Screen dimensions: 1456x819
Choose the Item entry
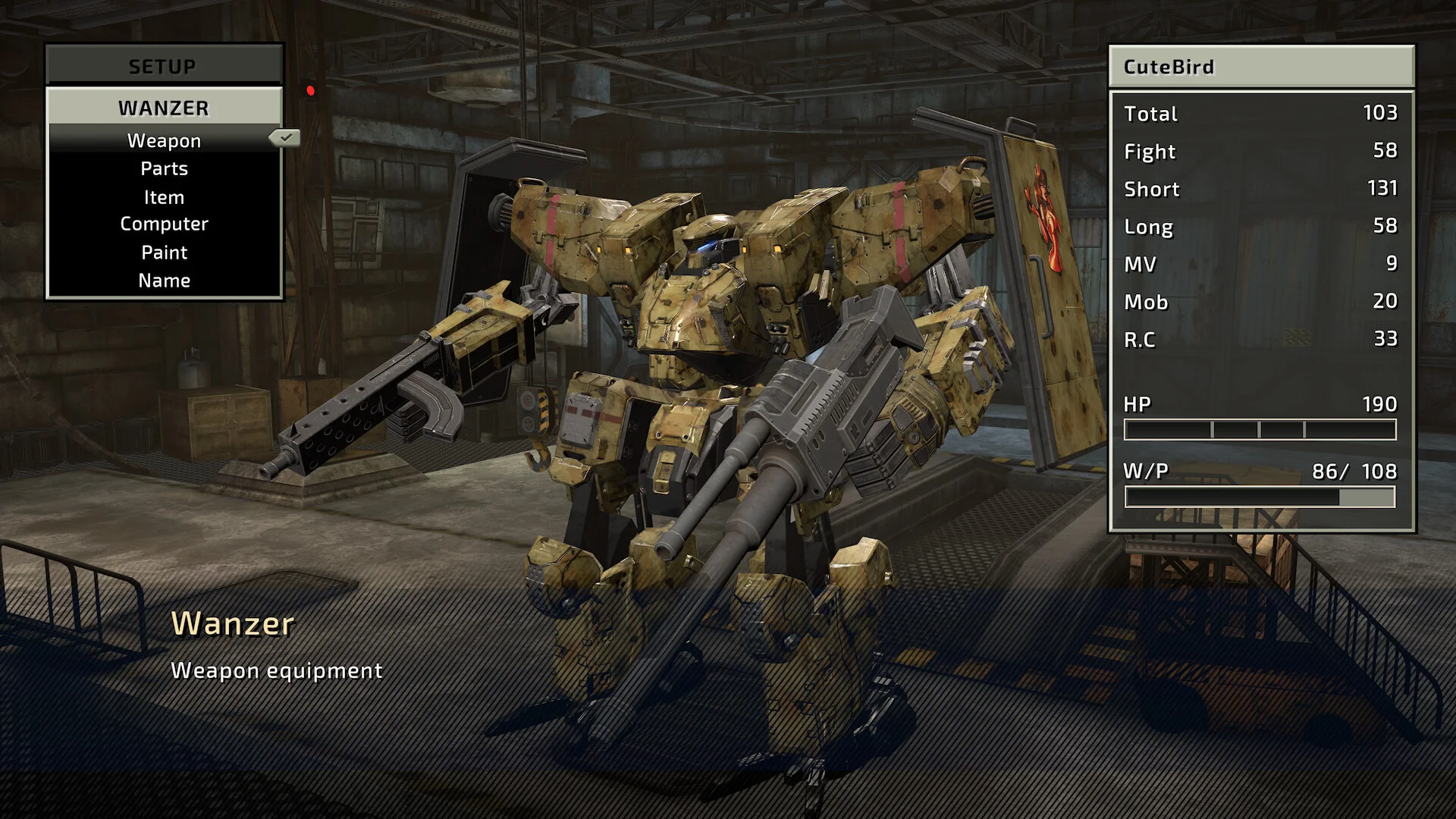point(164,197)
